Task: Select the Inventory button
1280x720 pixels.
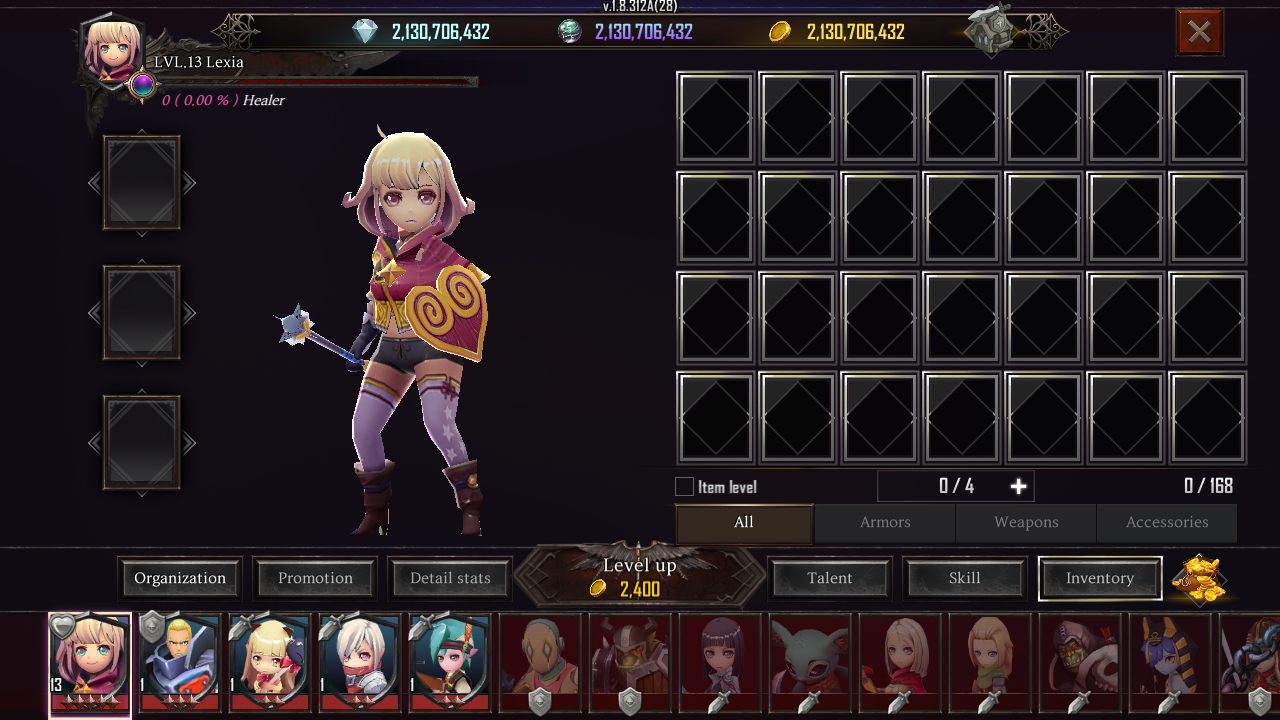Action: (1100, 578)
